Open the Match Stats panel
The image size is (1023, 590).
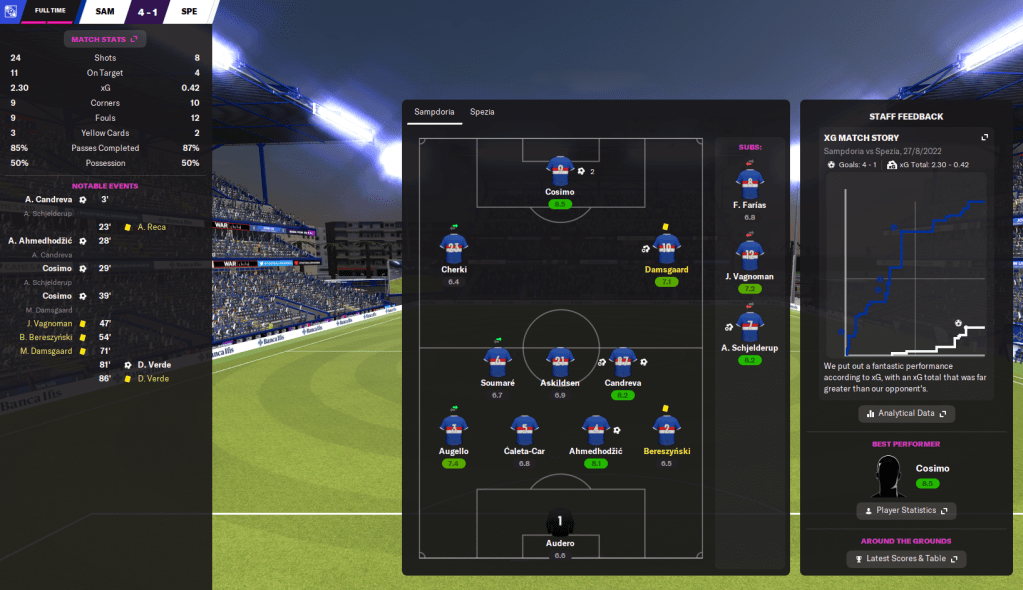pos(105,39)
